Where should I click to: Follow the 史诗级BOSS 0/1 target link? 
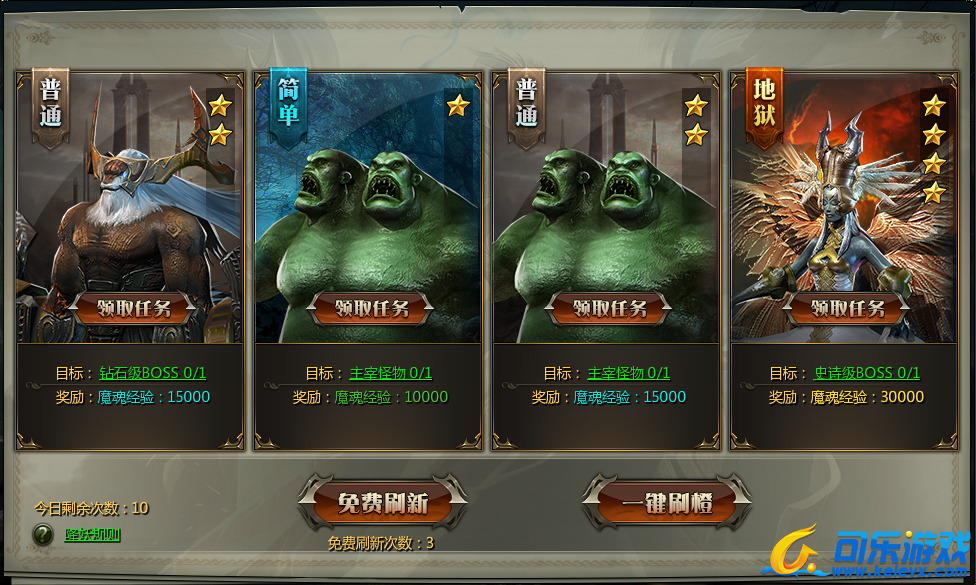(x=866, y=373)
